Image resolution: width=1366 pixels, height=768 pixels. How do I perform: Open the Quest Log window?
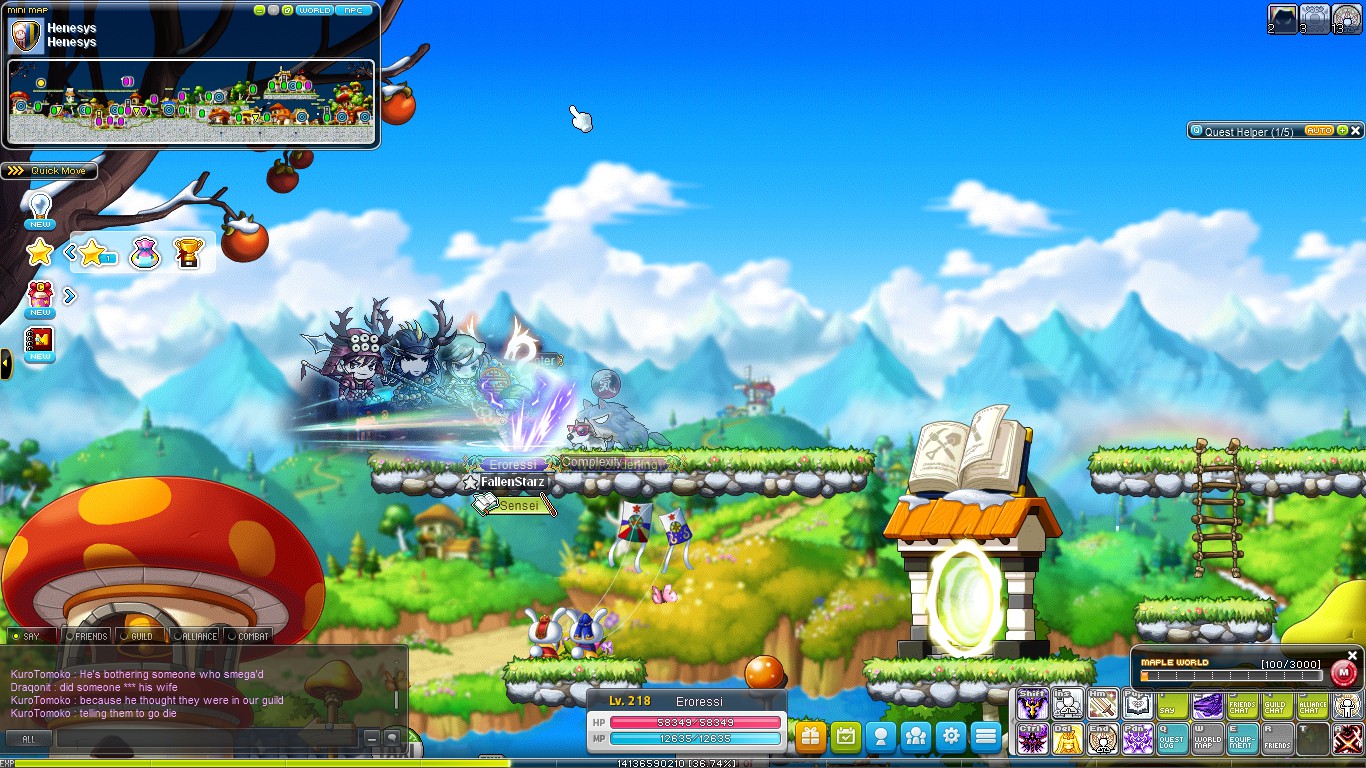pos(1171,737)
